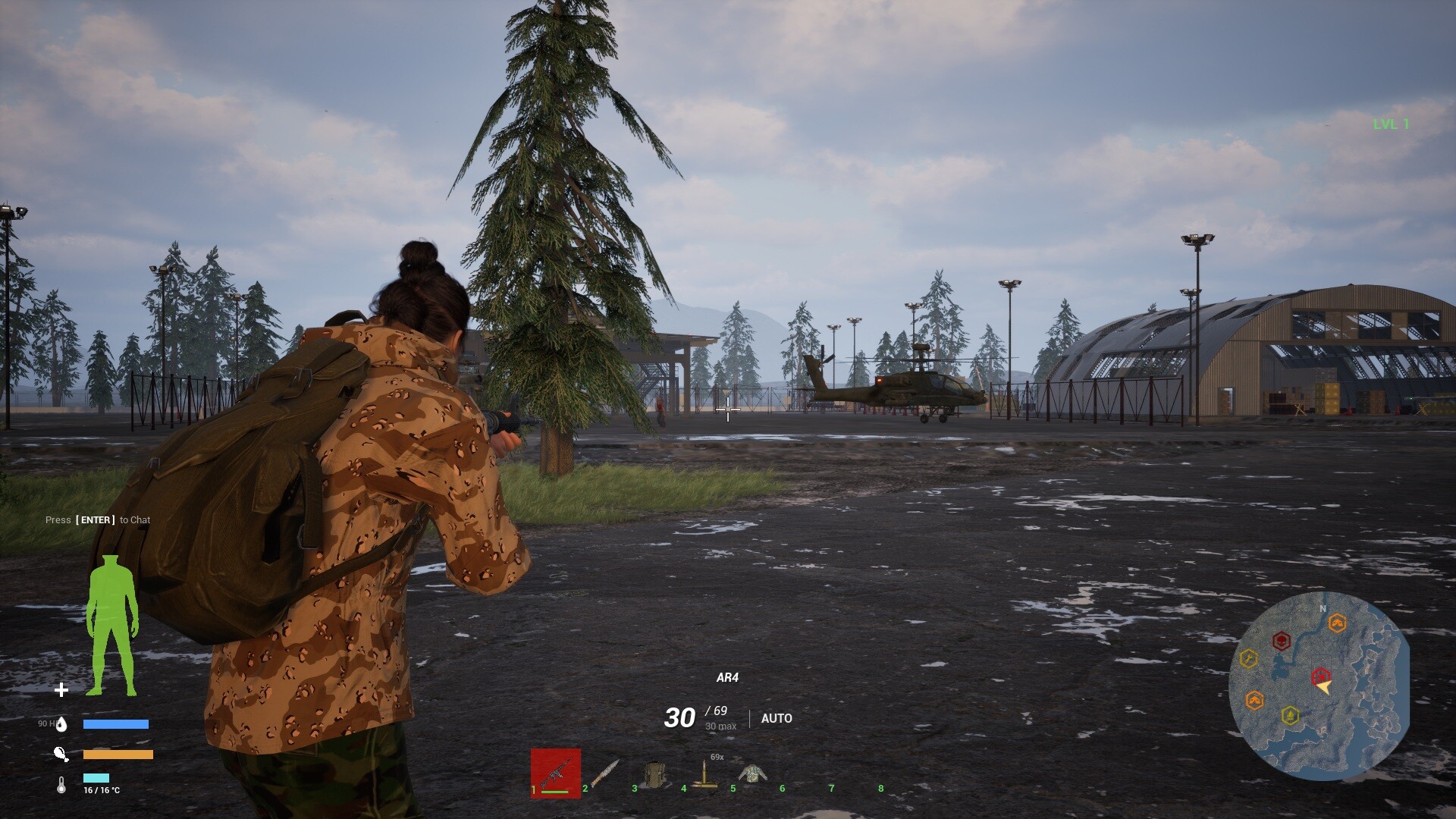Click the red skull marker on the minimap
1456x819 pixels.
1282,640
